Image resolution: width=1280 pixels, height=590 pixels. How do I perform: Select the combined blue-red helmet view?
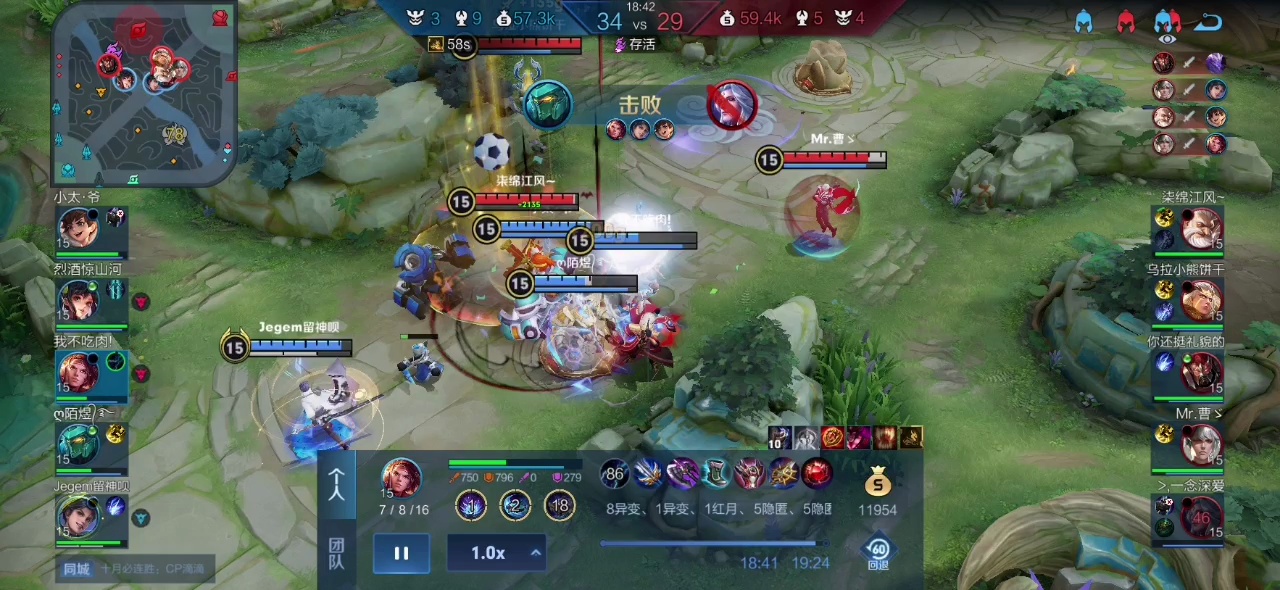[x=1167, y=21]
